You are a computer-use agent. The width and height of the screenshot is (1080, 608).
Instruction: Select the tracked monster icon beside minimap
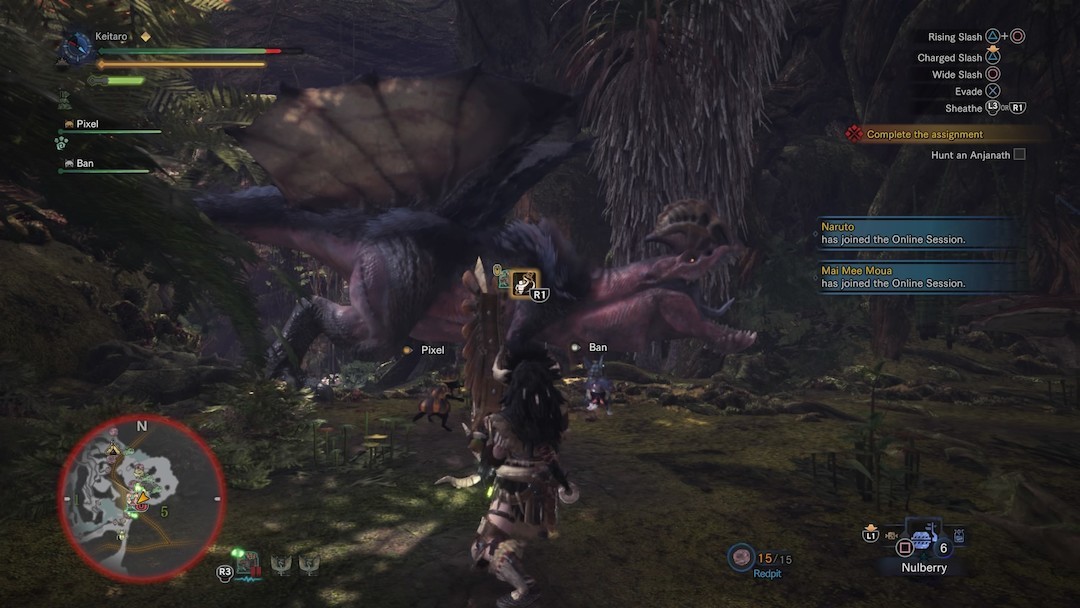(x=248, y=565)
